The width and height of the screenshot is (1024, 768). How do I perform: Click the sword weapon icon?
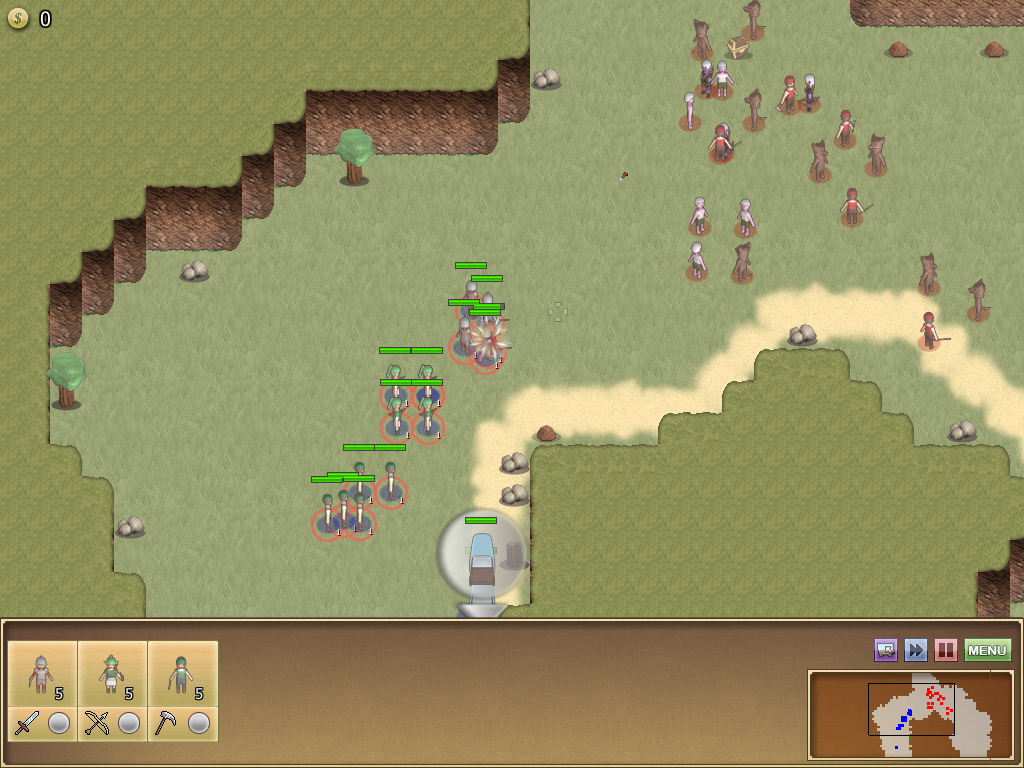tap(27, 723)
